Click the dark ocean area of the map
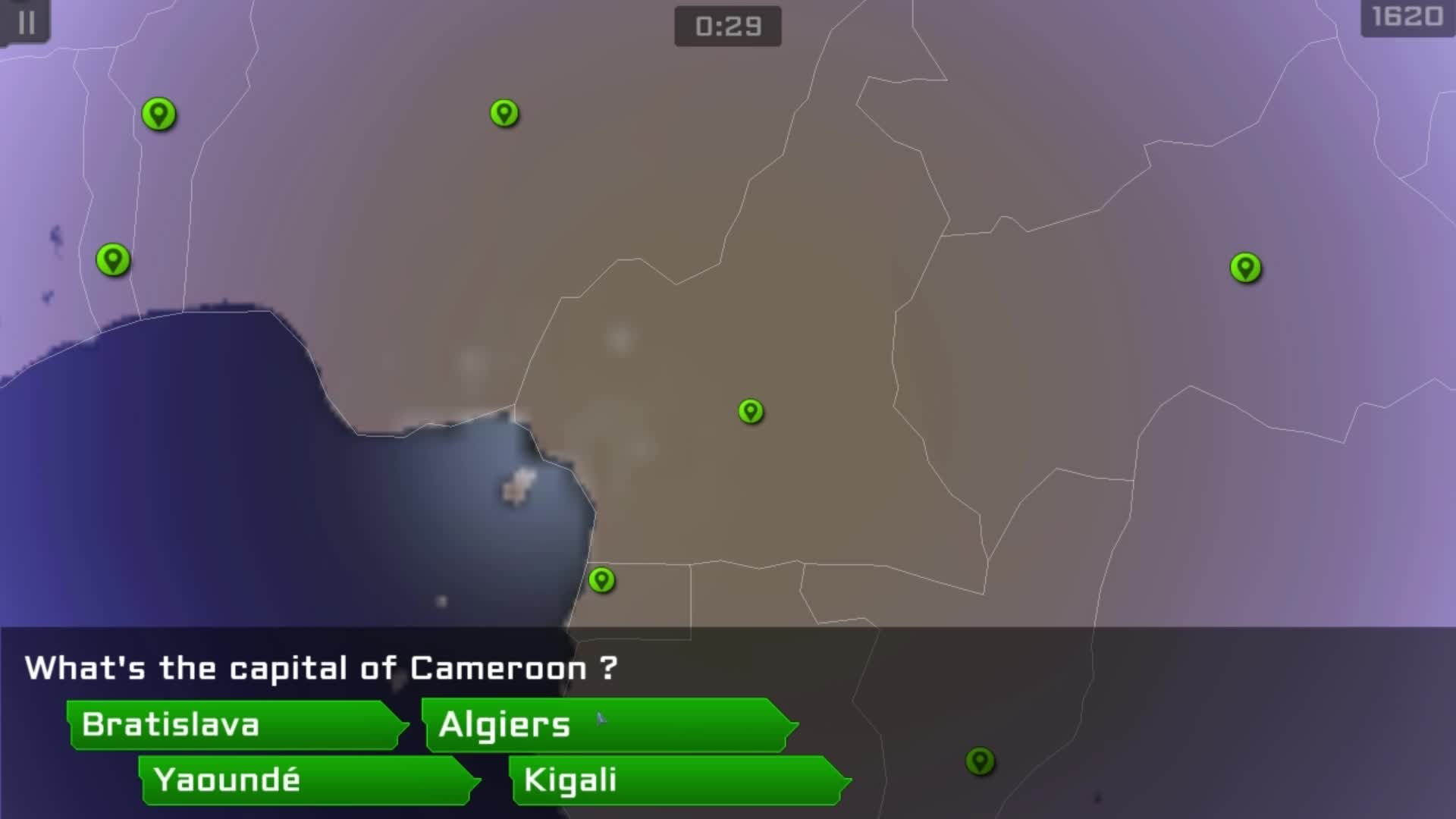 [190, 493]
